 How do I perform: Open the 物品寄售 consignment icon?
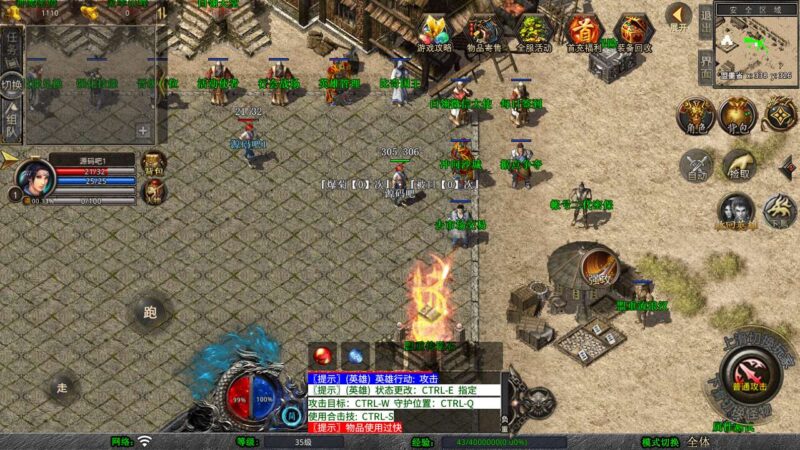[x=485, y=32]
